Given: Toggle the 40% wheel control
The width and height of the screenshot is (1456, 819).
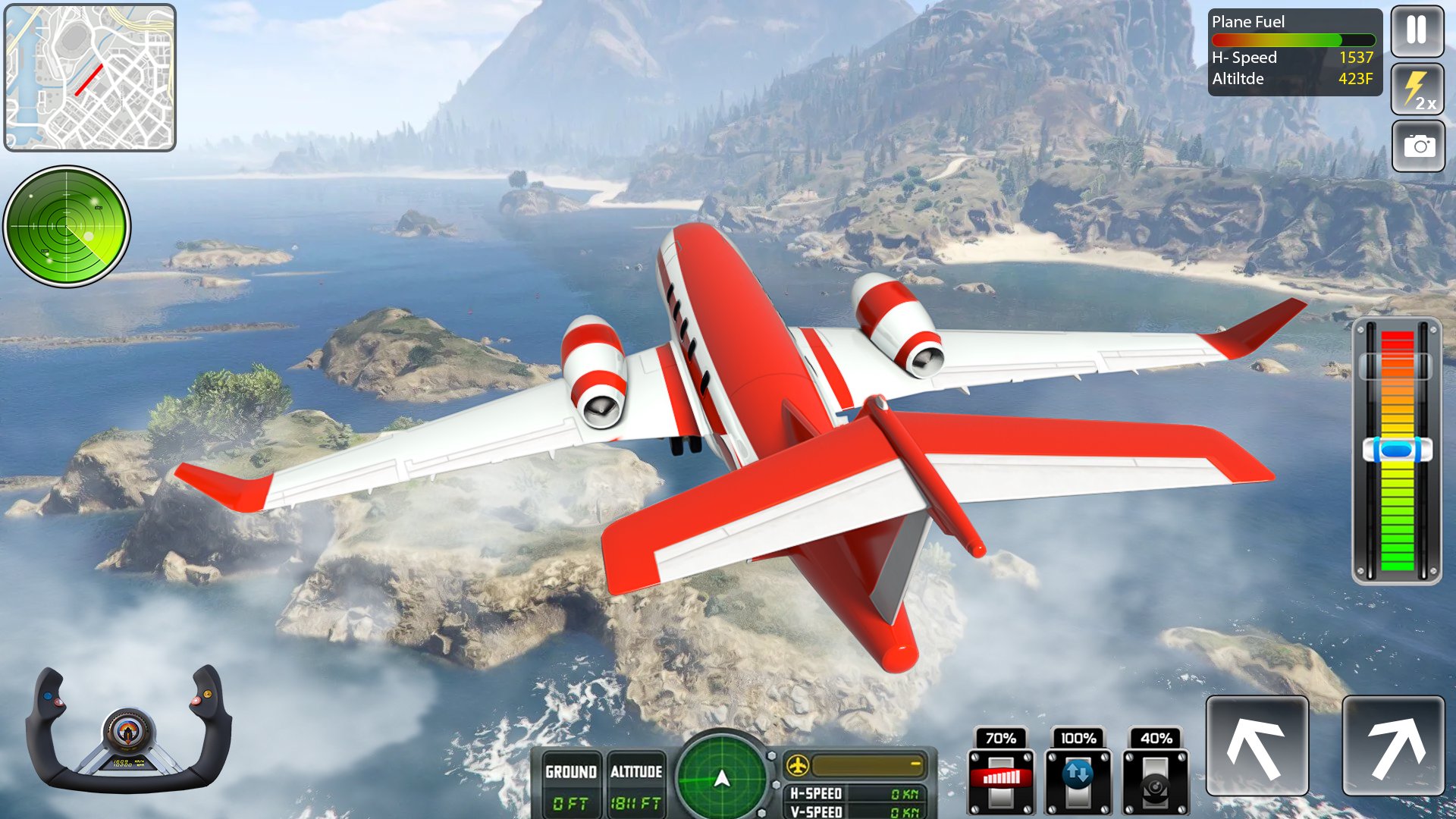Looking at the screenshot, I should click(1155, 781).
